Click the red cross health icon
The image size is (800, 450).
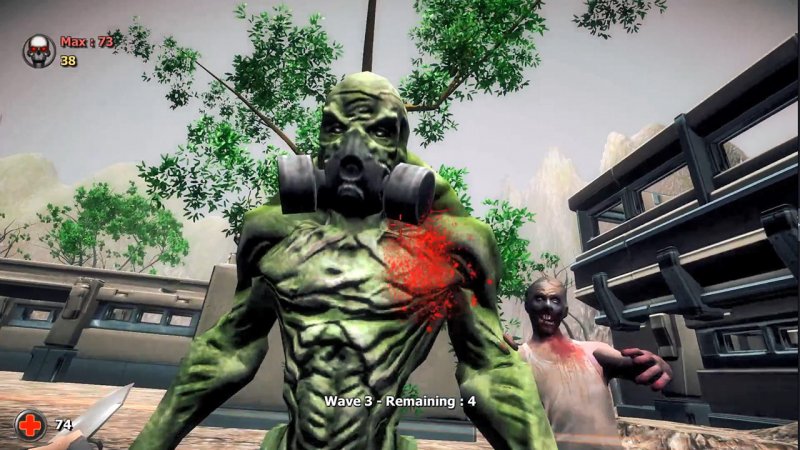pyautogui.click(x=31, y=425)
